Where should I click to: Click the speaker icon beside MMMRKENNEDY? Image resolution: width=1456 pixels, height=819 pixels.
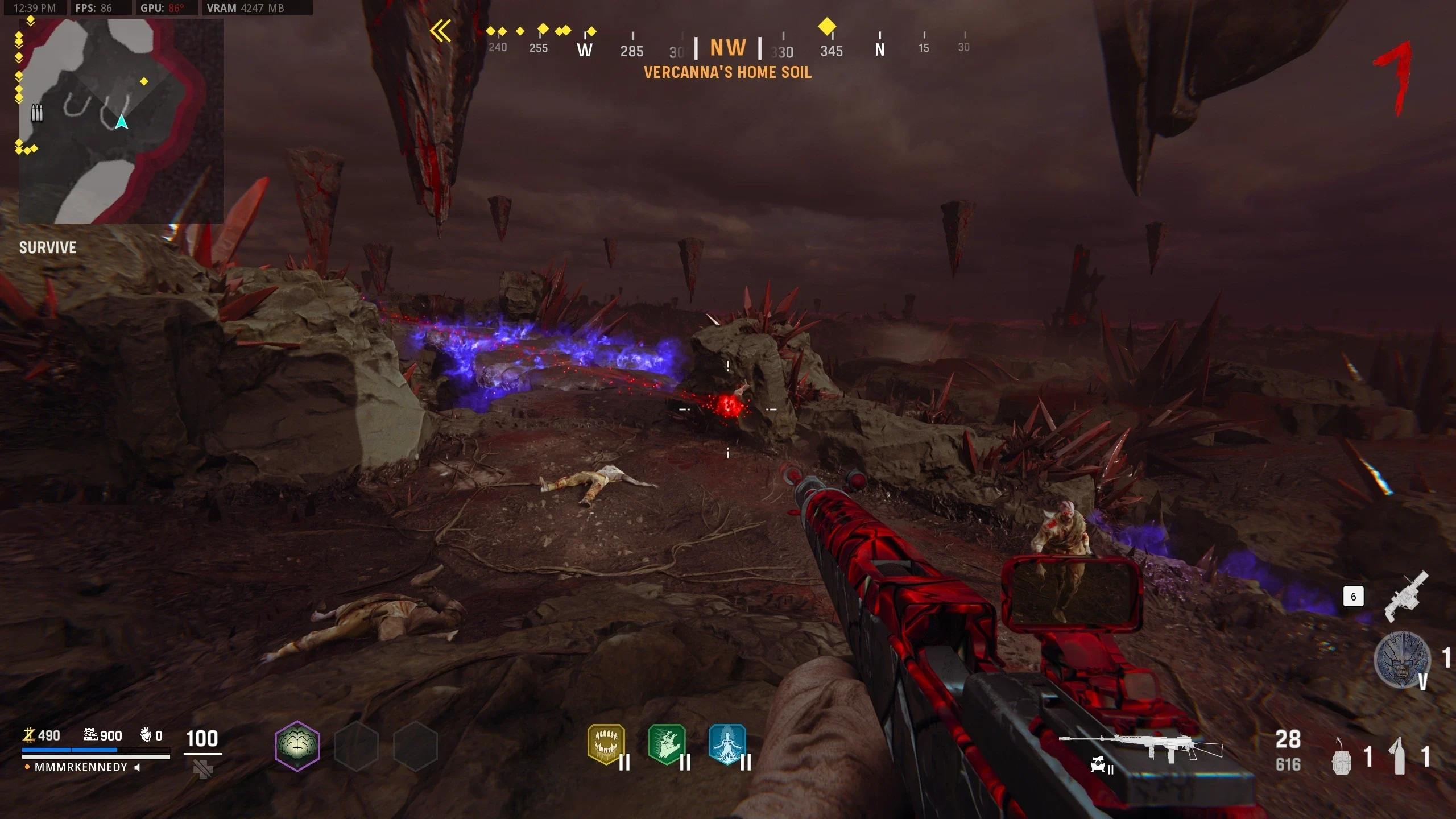tap(137, 767)
